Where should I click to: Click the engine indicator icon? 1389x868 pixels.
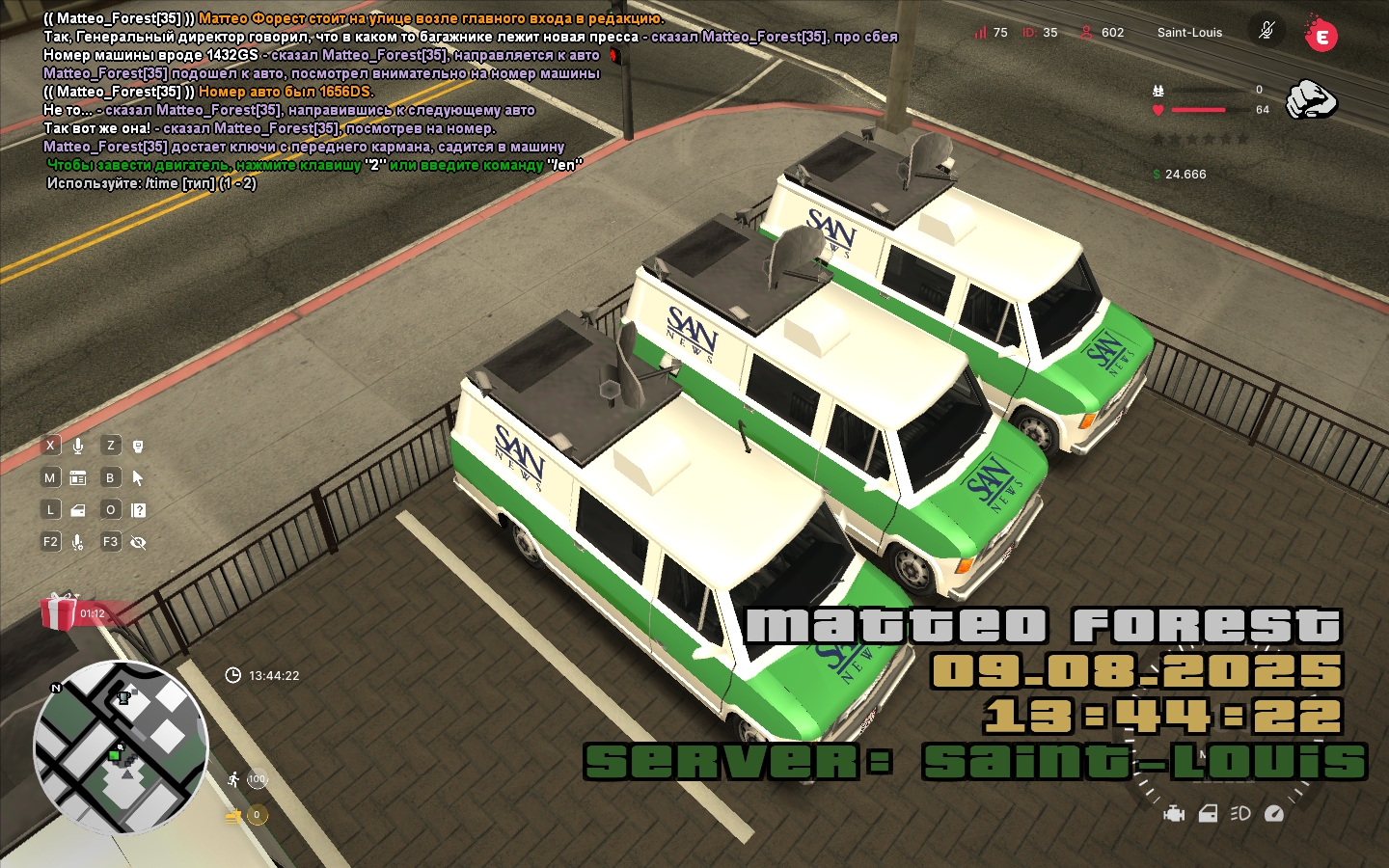(x=1174, y=814)
